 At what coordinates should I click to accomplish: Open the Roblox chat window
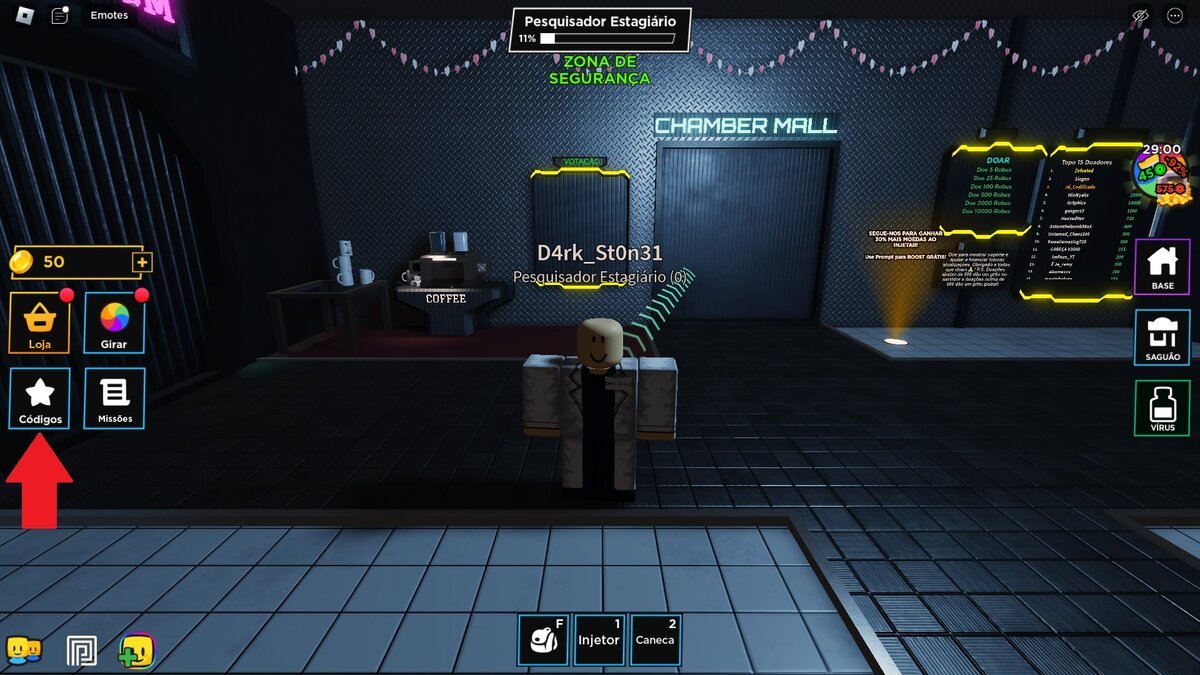click(60, 16)
